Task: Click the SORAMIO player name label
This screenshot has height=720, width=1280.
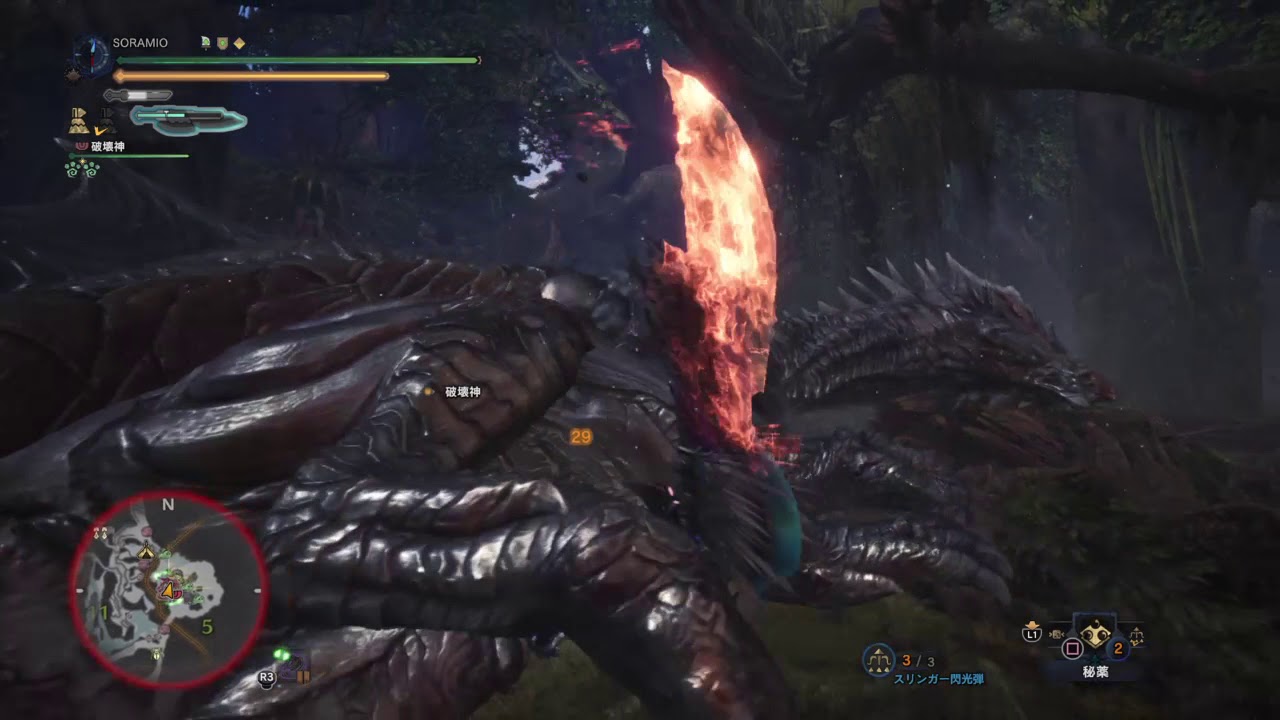Action: pyautogui.click(x=139, y=43)
